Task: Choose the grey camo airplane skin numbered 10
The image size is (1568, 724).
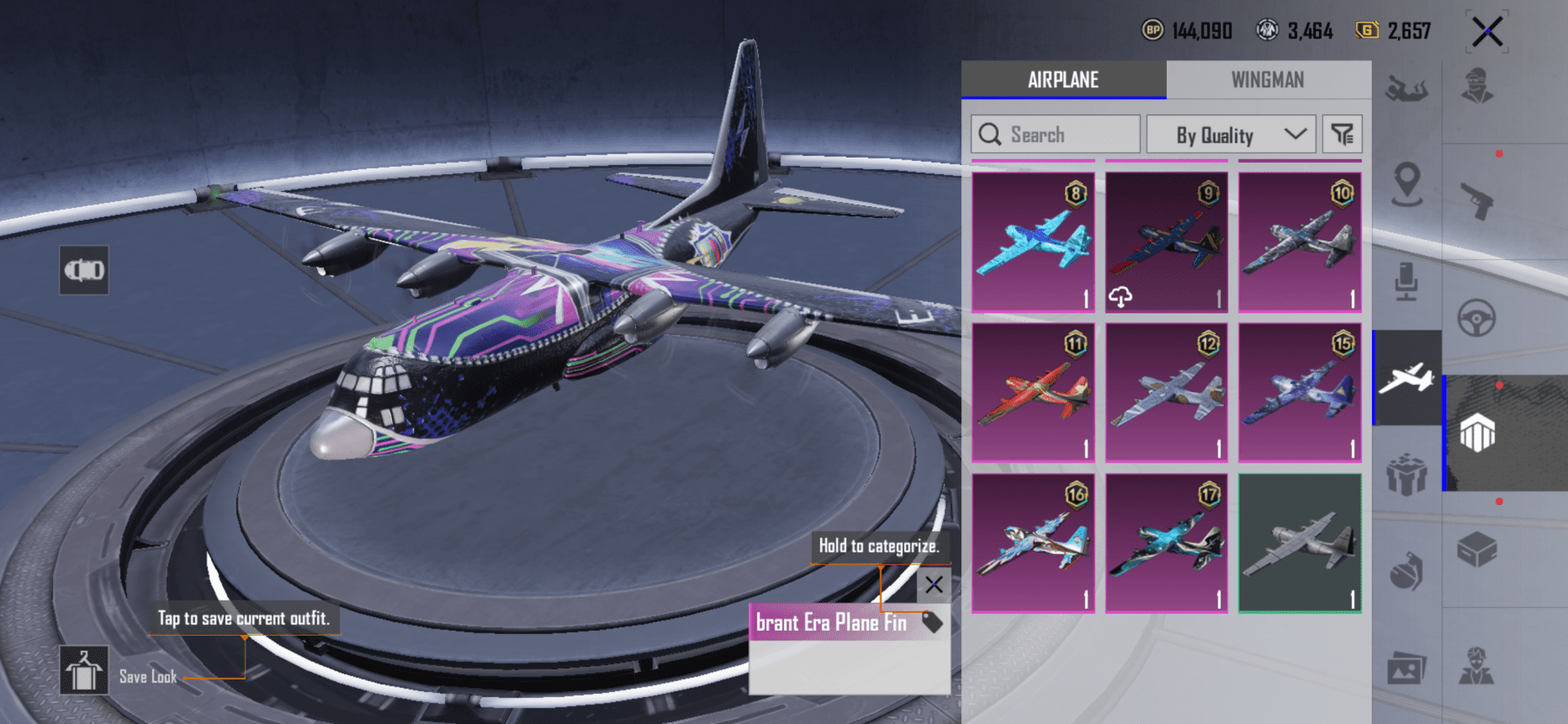Action: point(1299,242)
